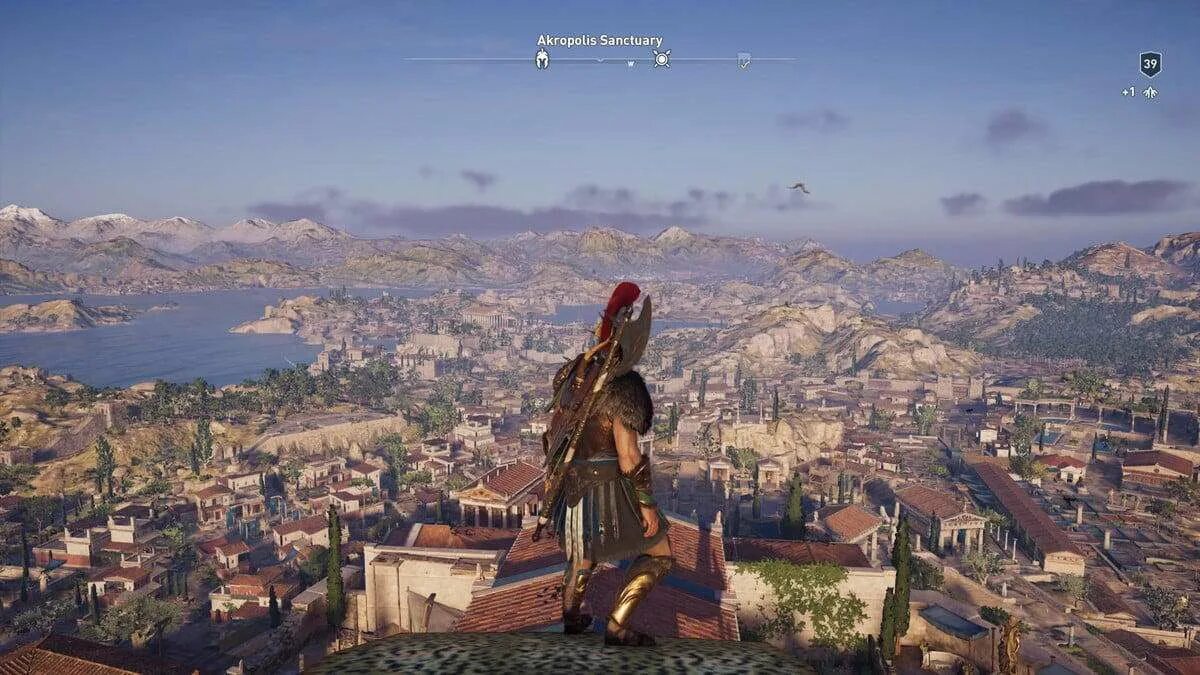
Task: Click the faded checkmark quest marker on compass
Action: pos(743,60)
